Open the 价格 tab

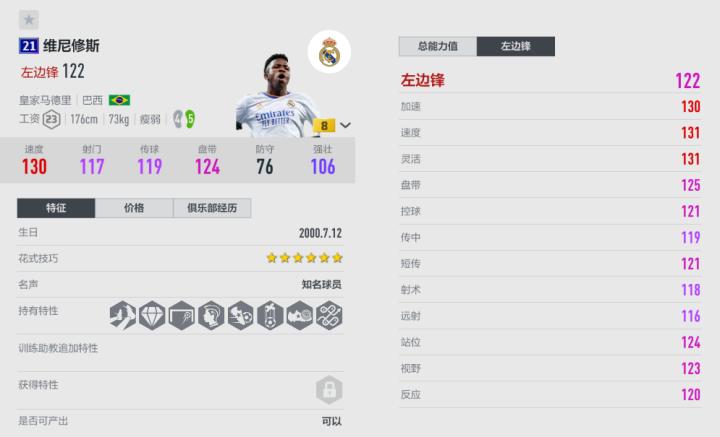coord(134,208)
